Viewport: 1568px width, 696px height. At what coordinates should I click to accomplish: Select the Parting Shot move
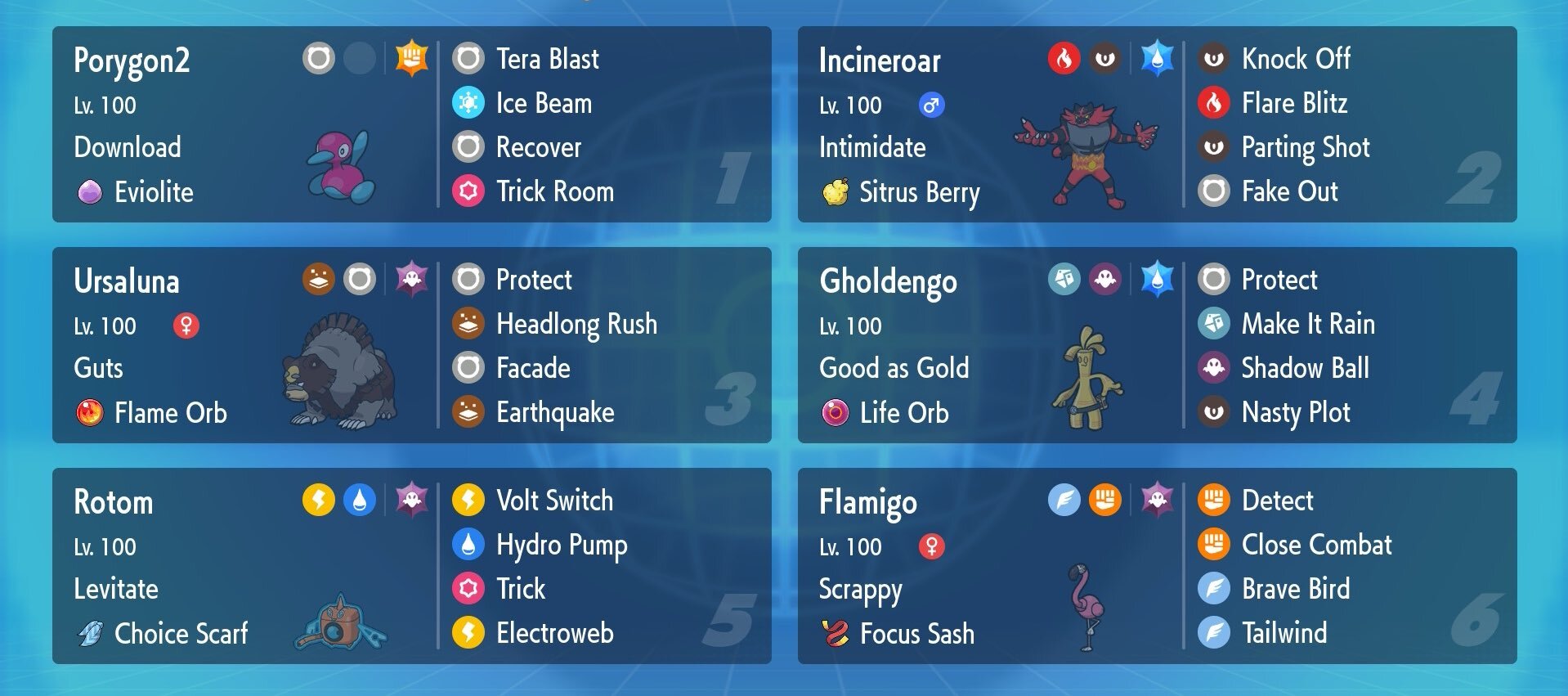(1305, 147)
